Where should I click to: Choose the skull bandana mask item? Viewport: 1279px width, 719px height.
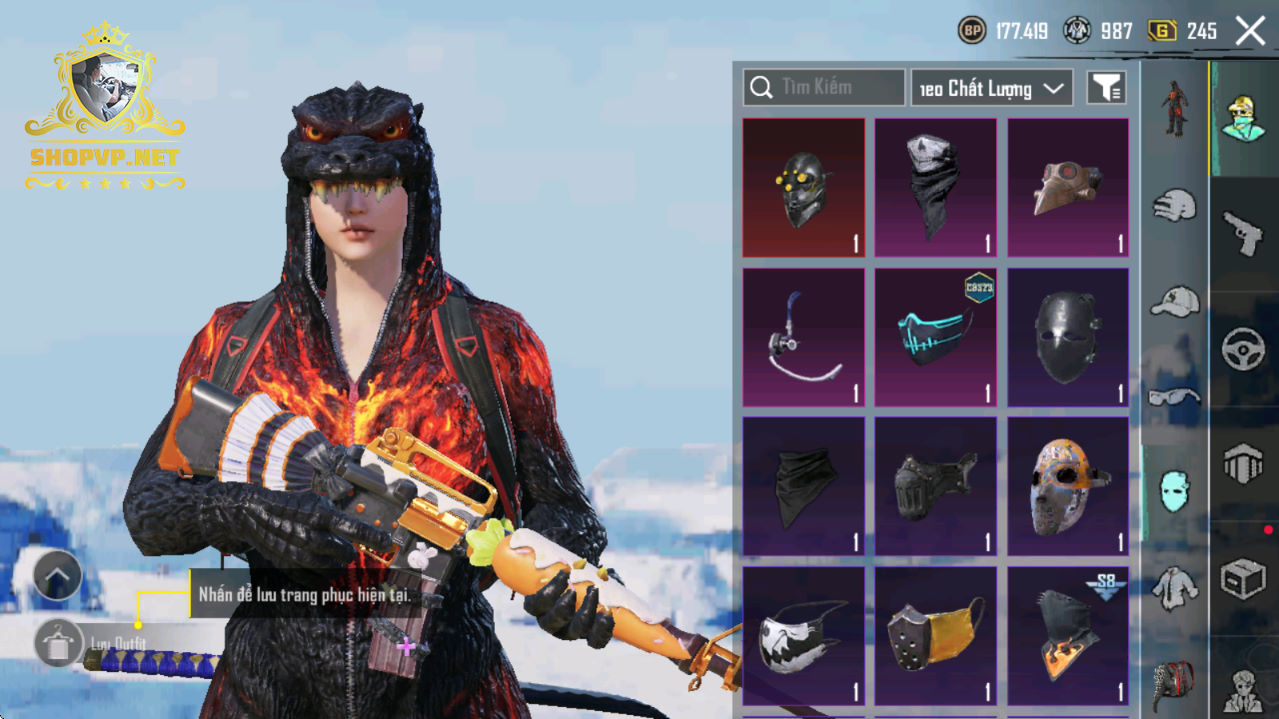[935, 188]
